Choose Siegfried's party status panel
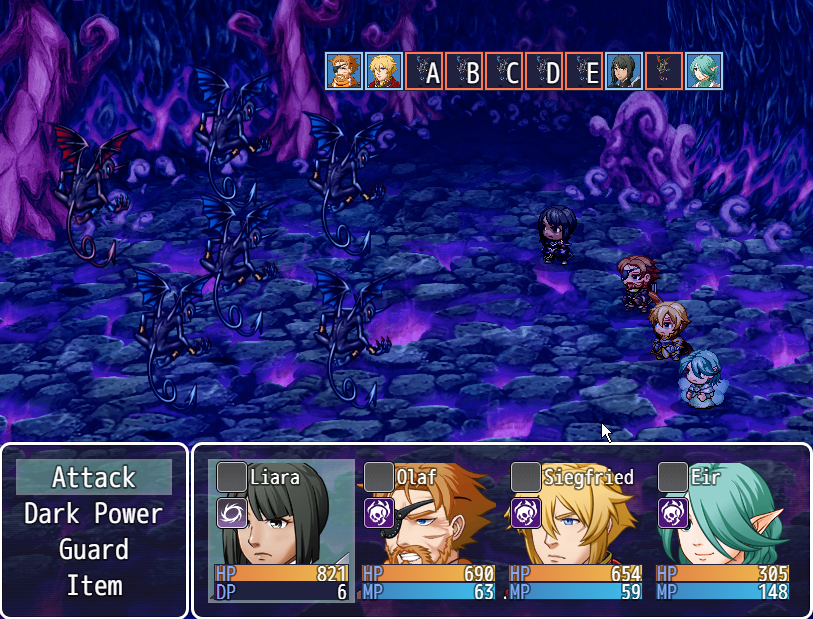 click(x=576, y=530)
